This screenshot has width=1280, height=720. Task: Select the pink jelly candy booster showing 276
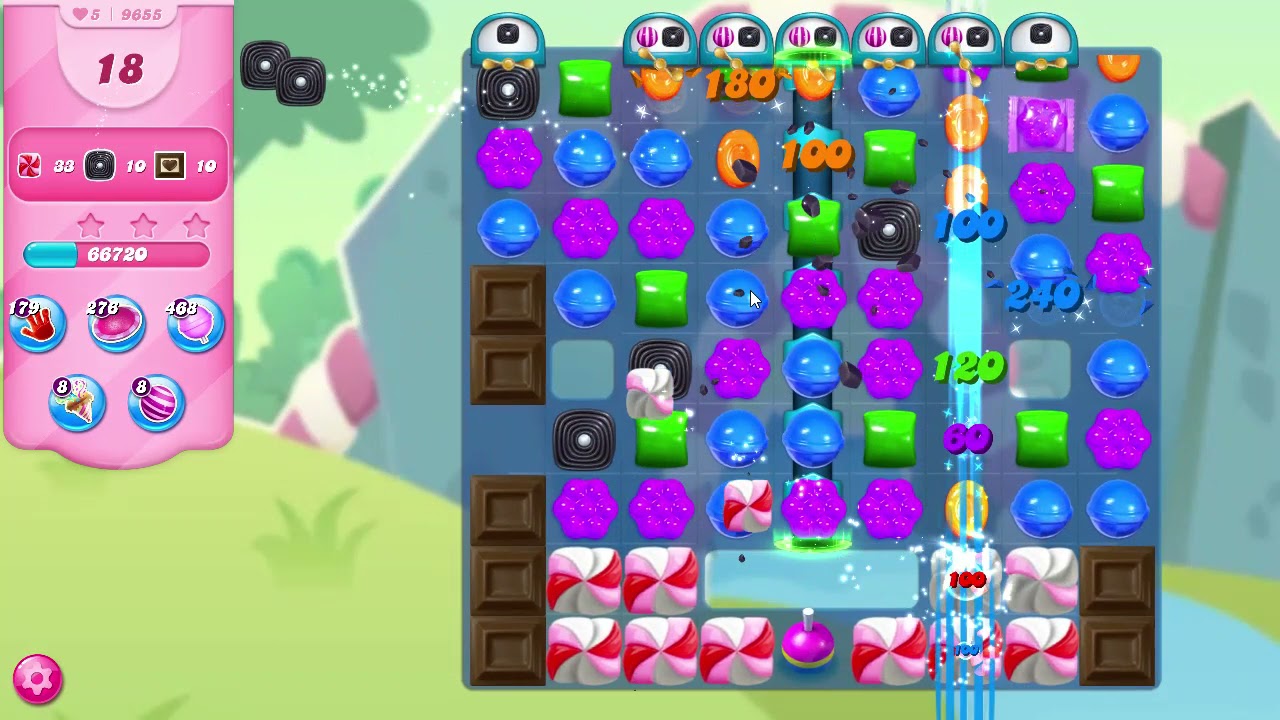(x=116, y=322)
